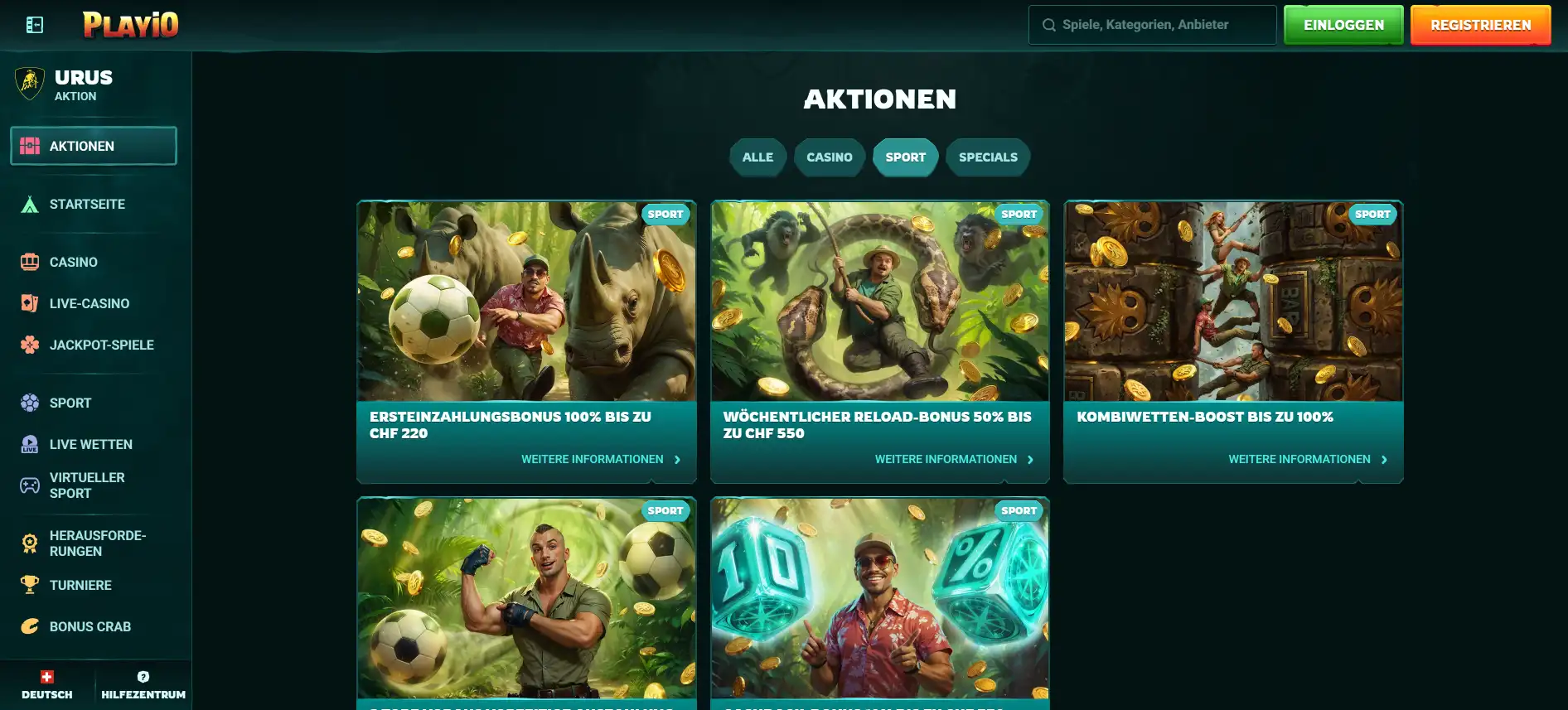The height and width of the screenshot is (710, 1568).
Task: Open Live-Casino via its card icon
Action: pyautogui.click(x=30, y=303)
